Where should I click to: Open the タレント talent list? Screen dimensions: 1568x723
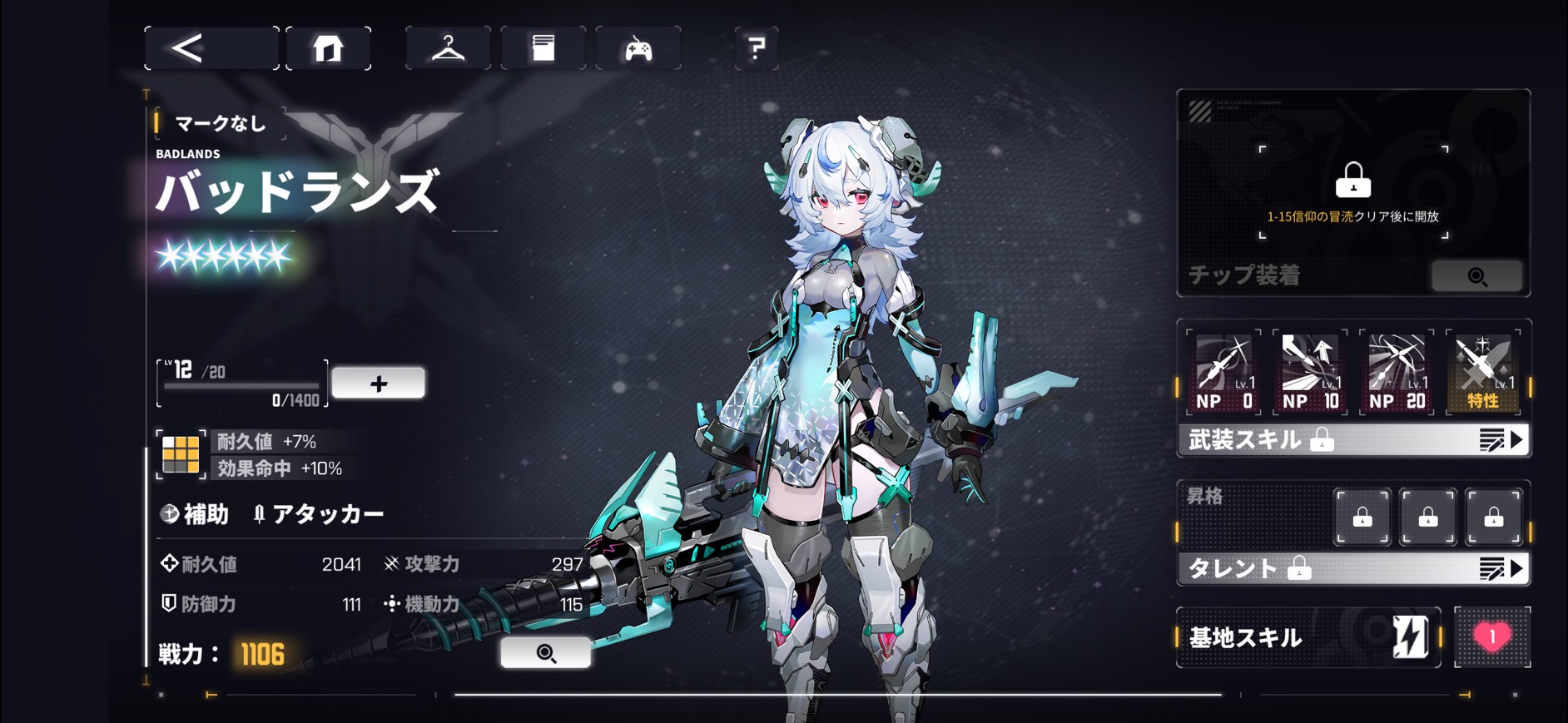tap(1353, 569)
